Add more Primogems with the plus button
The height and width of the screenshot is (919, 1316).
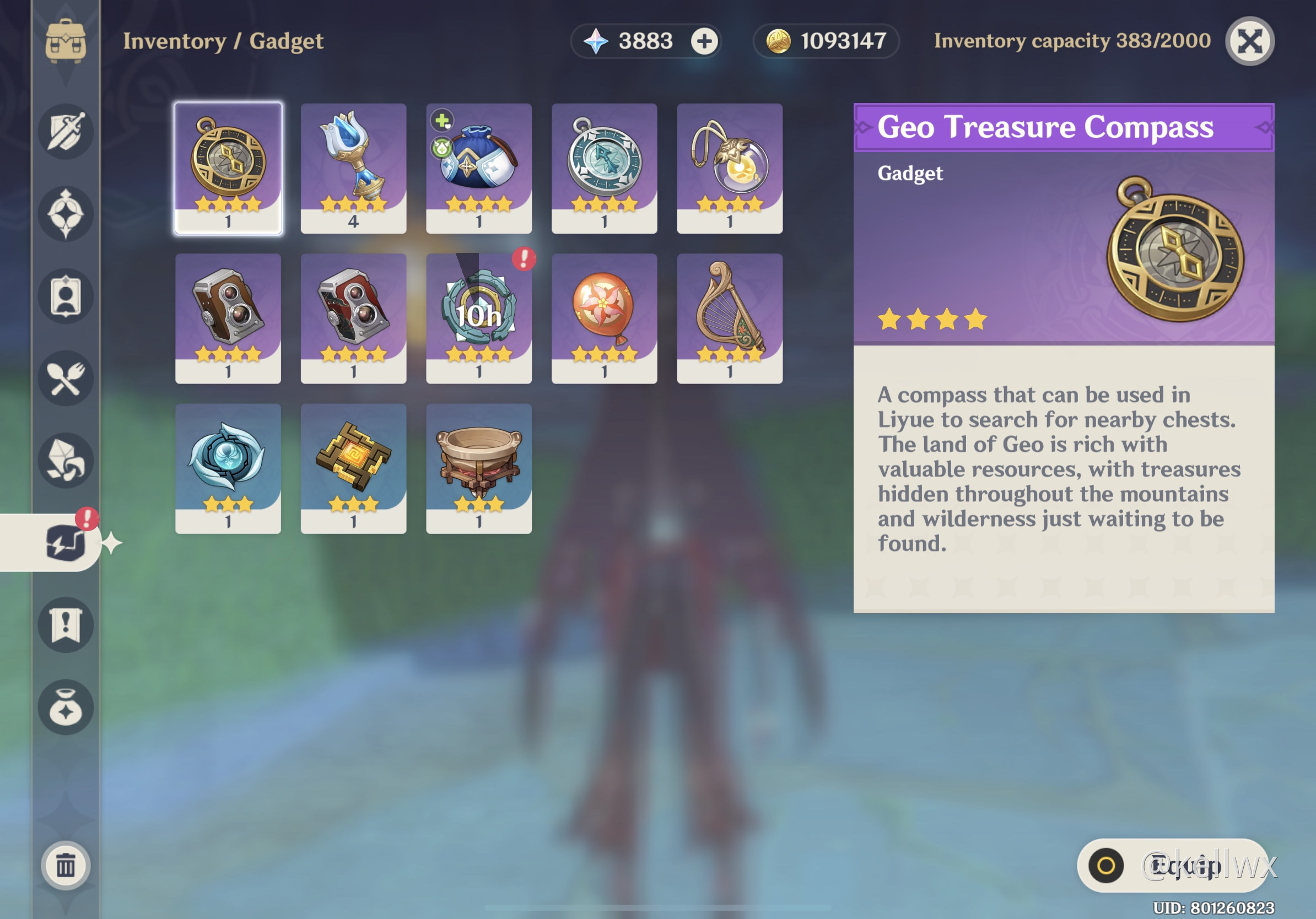click(x=704, y=41)
